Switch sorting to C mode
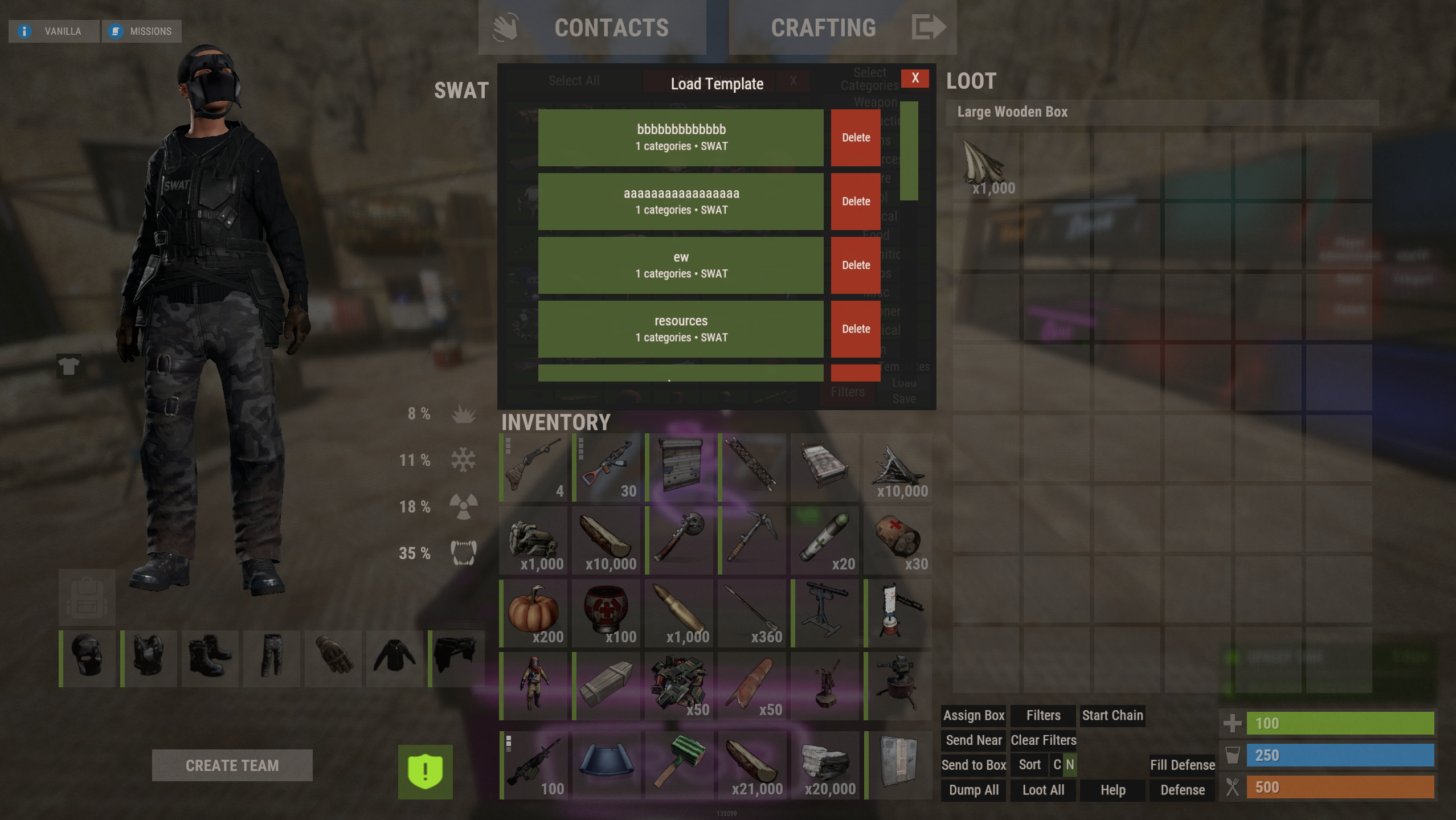 pos(1057,765)
